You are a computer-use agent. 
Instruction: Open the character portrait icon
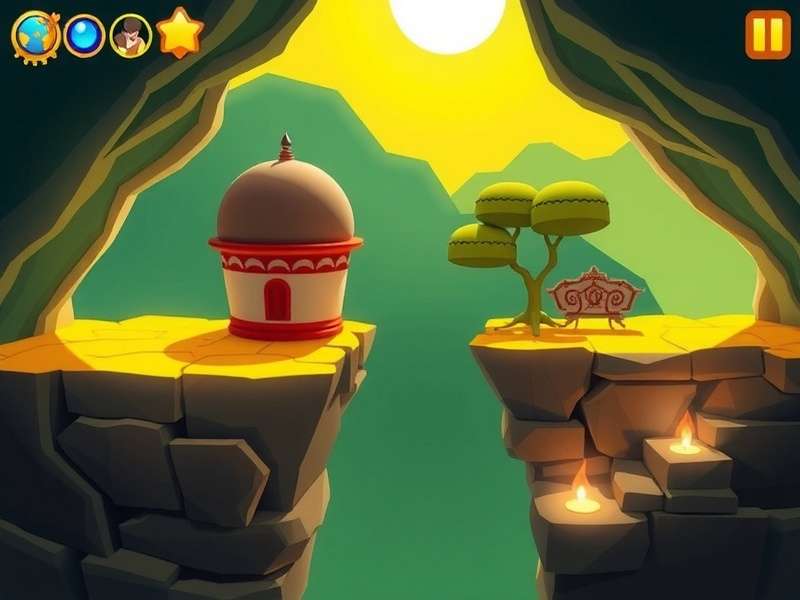tap(130, 36)
